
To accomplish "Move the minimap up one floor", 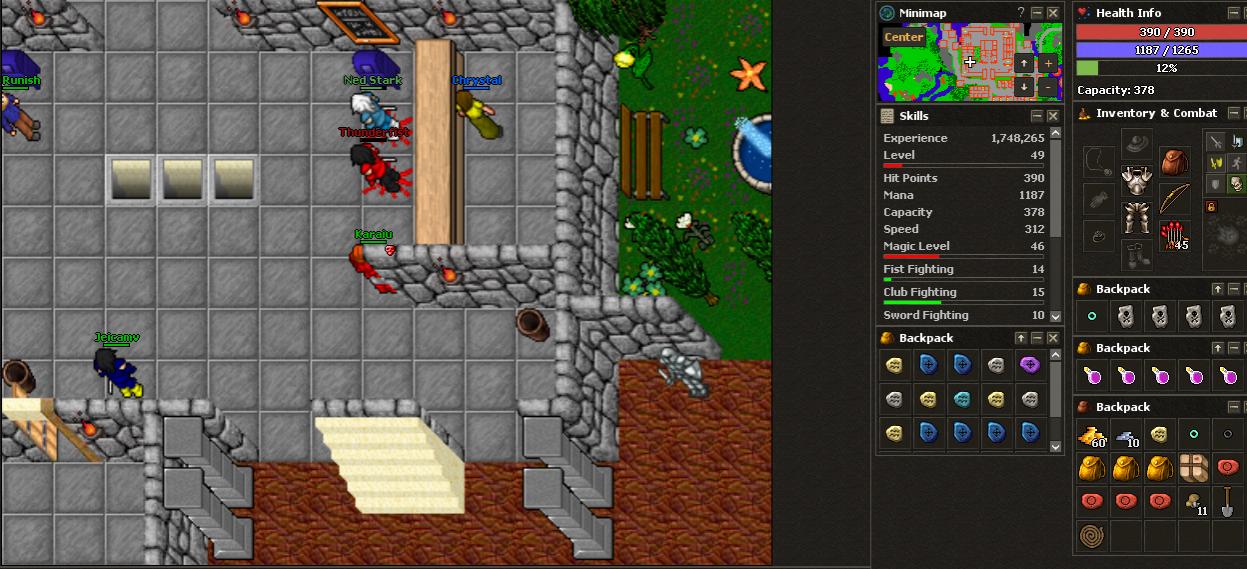I will click(1024, 63).
